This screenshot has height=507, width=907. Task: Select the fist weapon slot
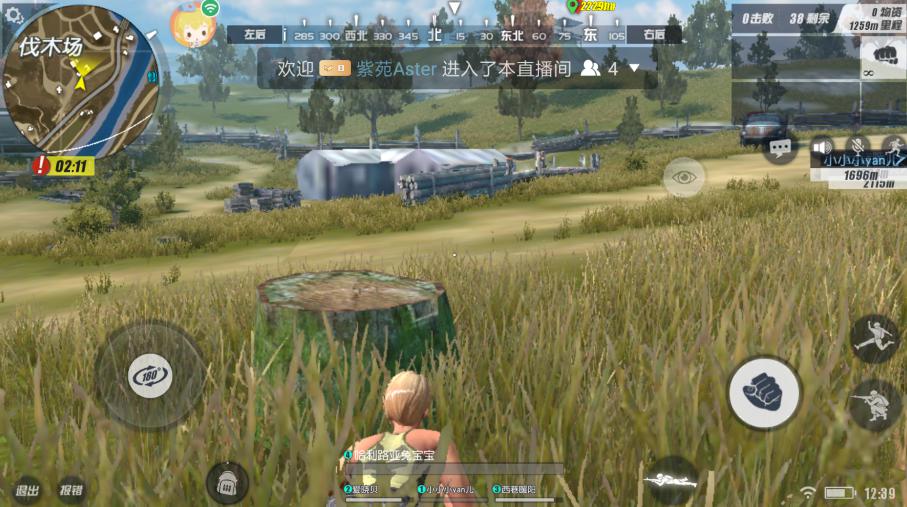883,57
